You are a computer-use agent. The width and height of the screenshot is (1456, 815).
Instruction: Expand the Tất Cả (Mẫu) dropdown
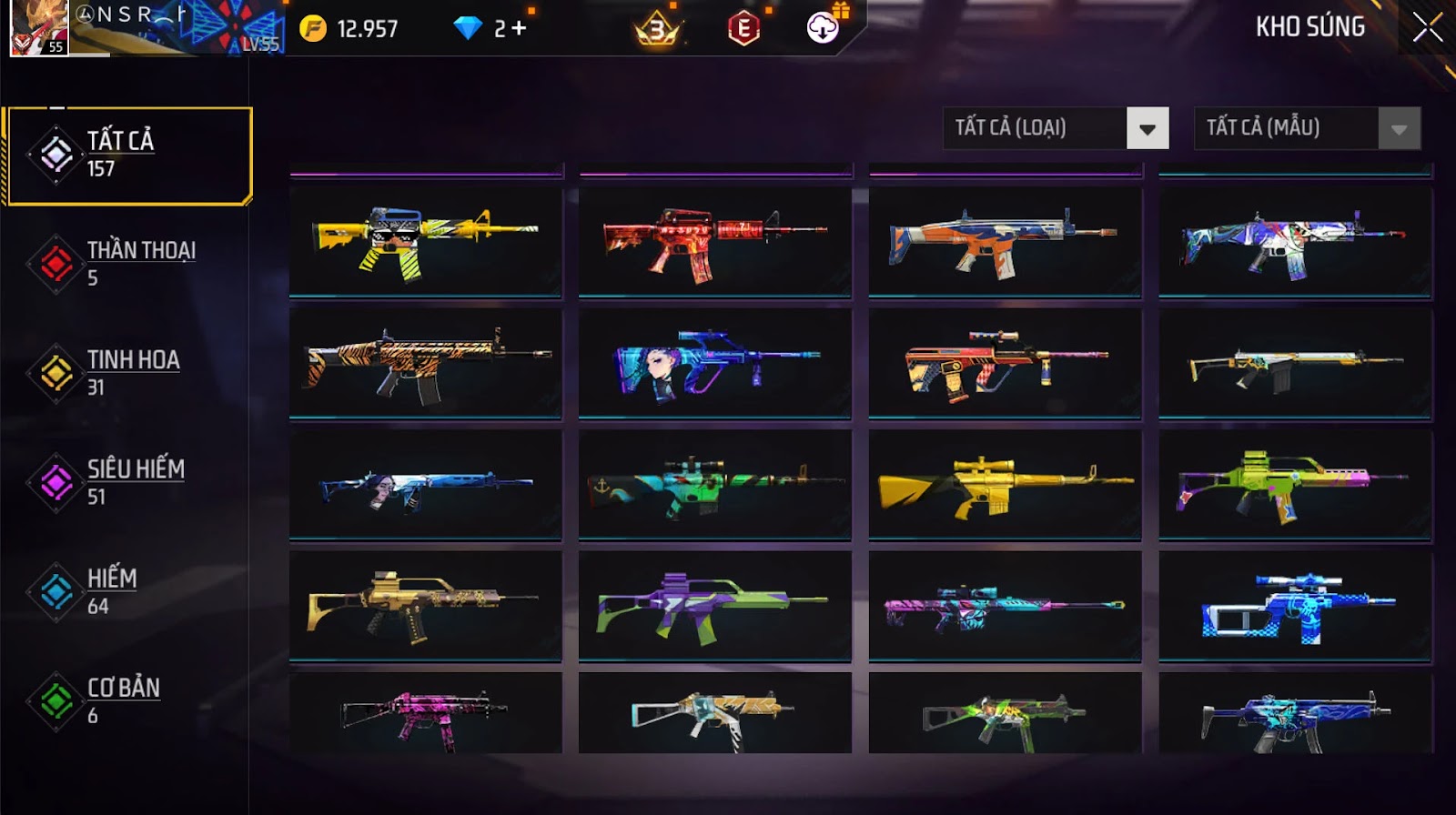(1399, 128)
